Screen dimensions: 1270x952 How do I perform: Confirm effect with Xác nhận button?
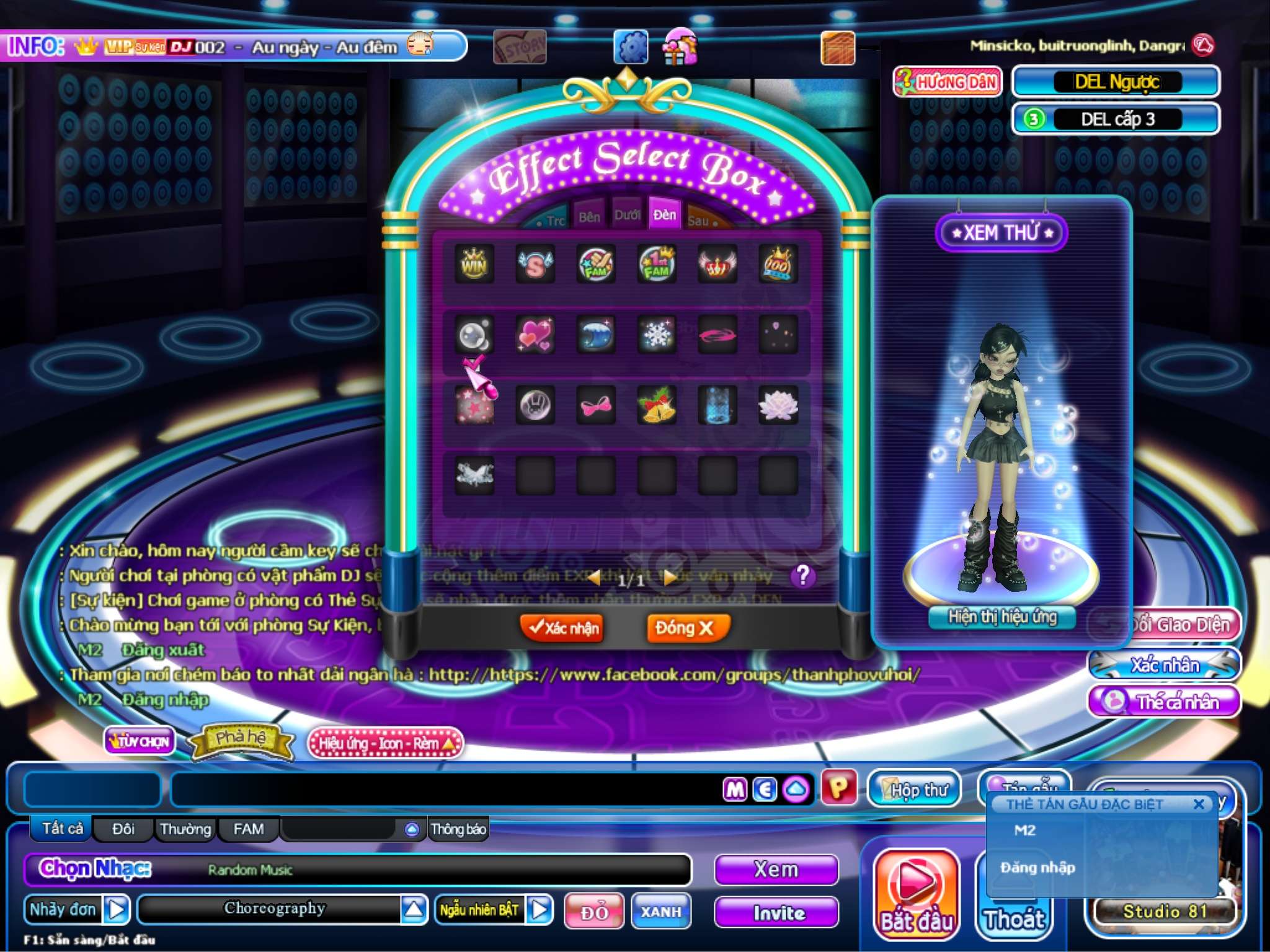562,628
